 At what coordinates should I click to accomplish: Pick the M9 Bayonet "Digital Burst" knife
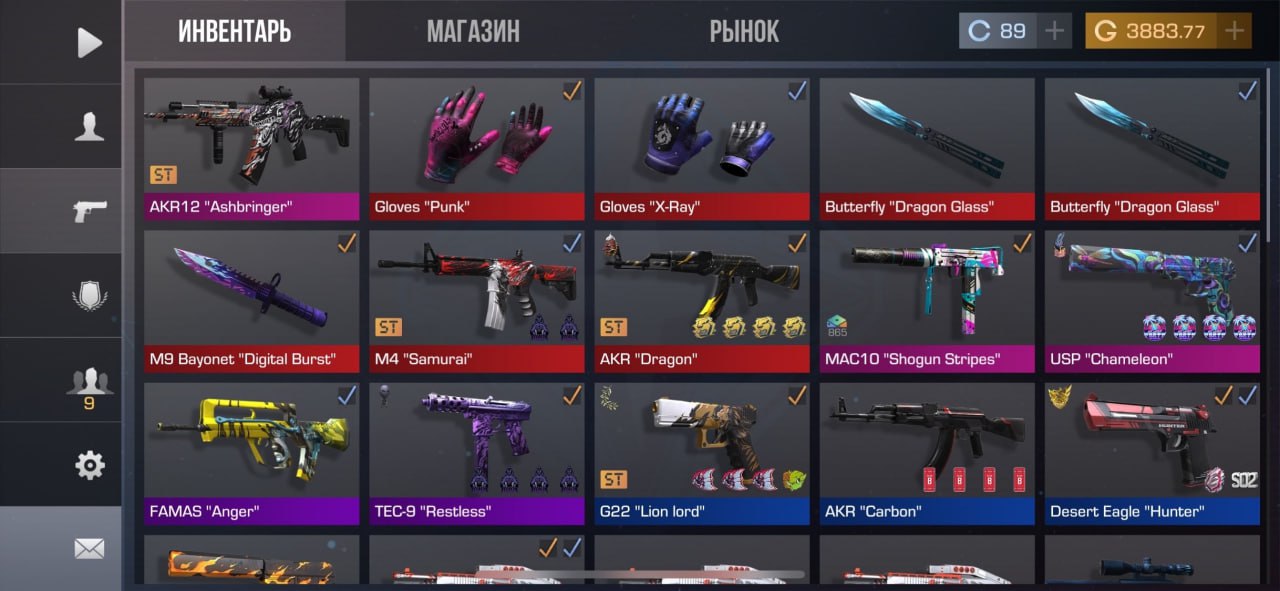pos(251,300)
